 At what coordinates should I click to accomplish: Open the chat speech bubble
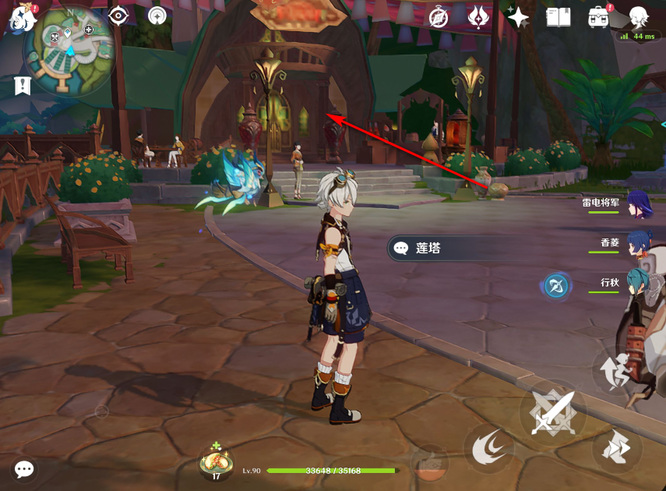(x=24, y=468)
